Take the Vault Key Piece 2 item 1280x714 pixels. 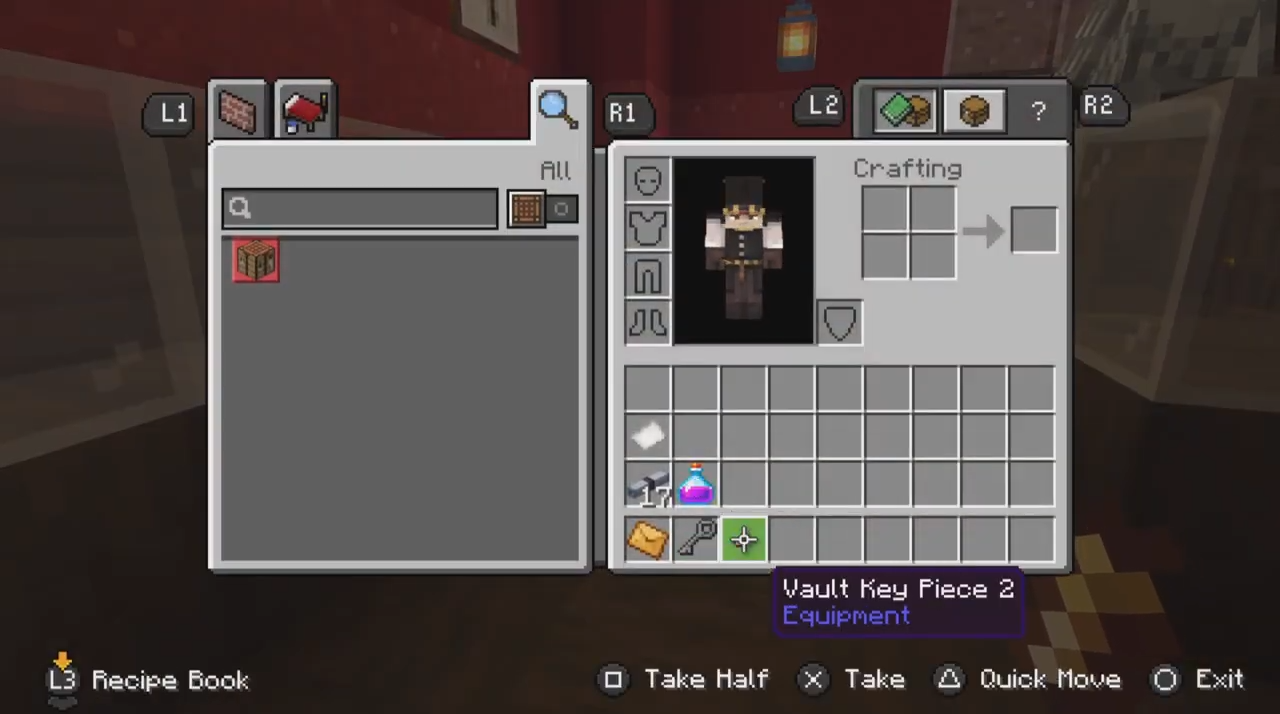point(744,540)
